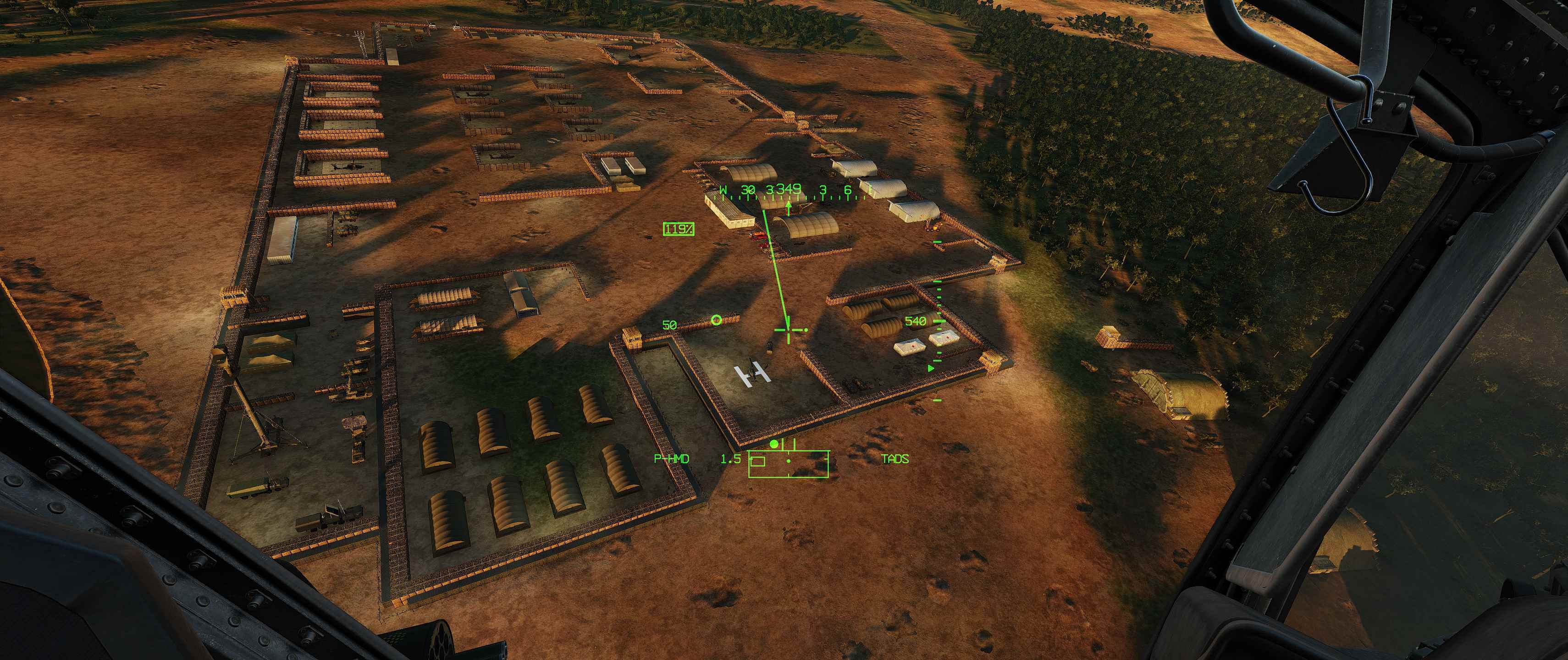Image resolution: width=1568 pixels, height=660 pixels.
Task: Click the acceleration readout 1.5
Action: (x=731, y=460)
